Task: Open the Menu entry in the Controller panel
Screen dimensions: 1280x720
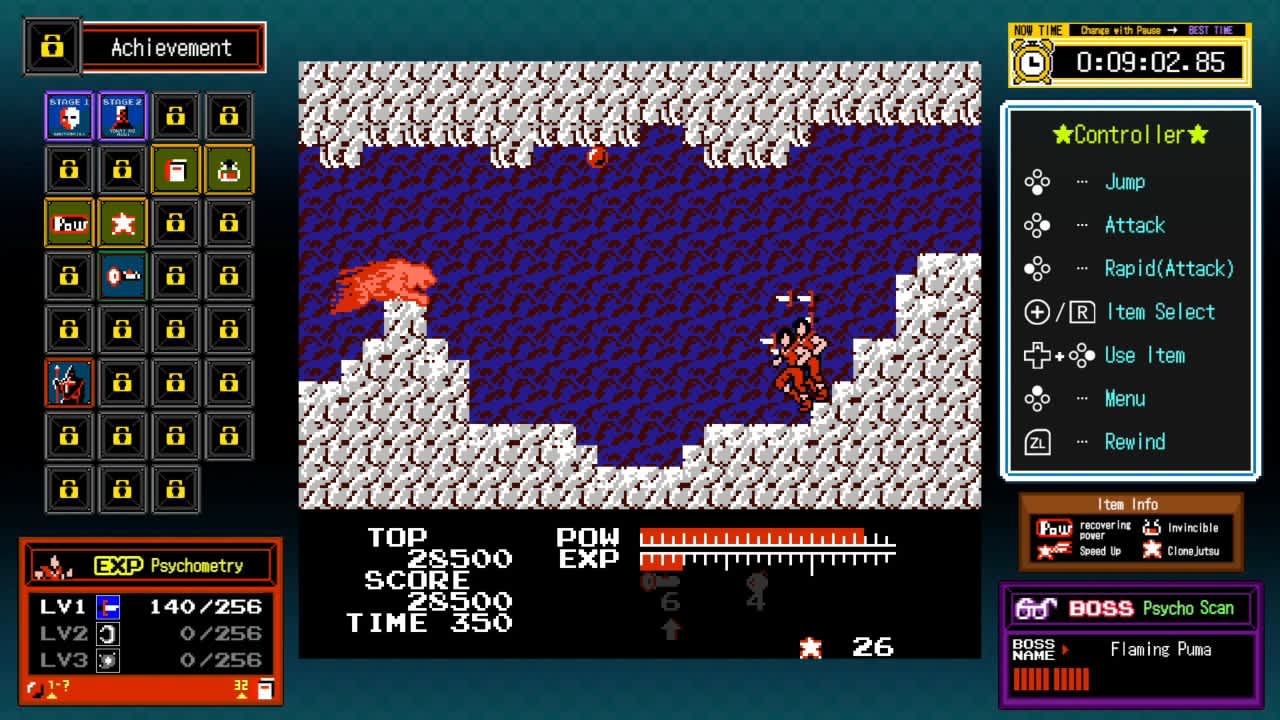Action: pyautogui.click(x=1124, y=398)
